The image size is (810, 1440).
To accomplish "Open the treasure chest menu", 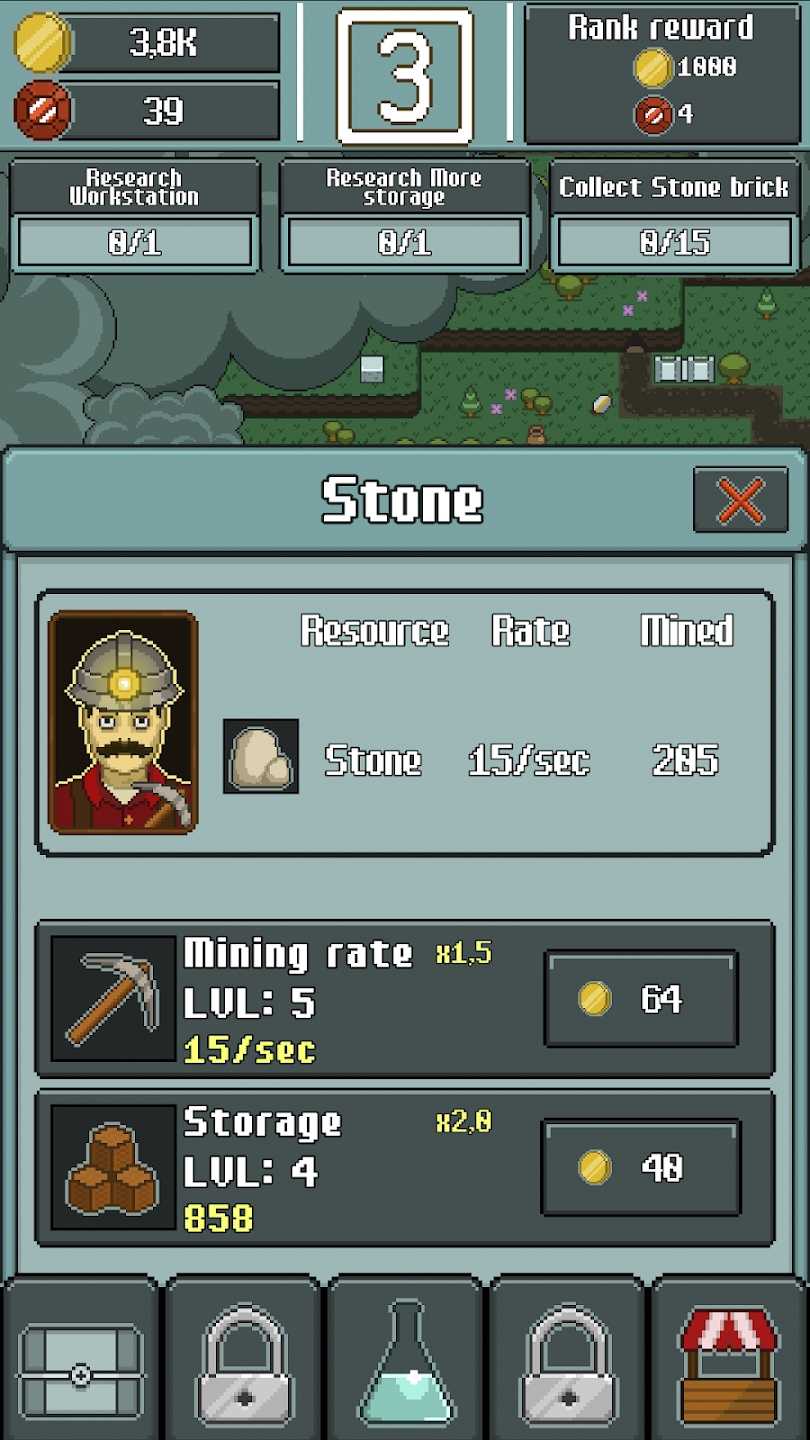I will (81, 1360).
